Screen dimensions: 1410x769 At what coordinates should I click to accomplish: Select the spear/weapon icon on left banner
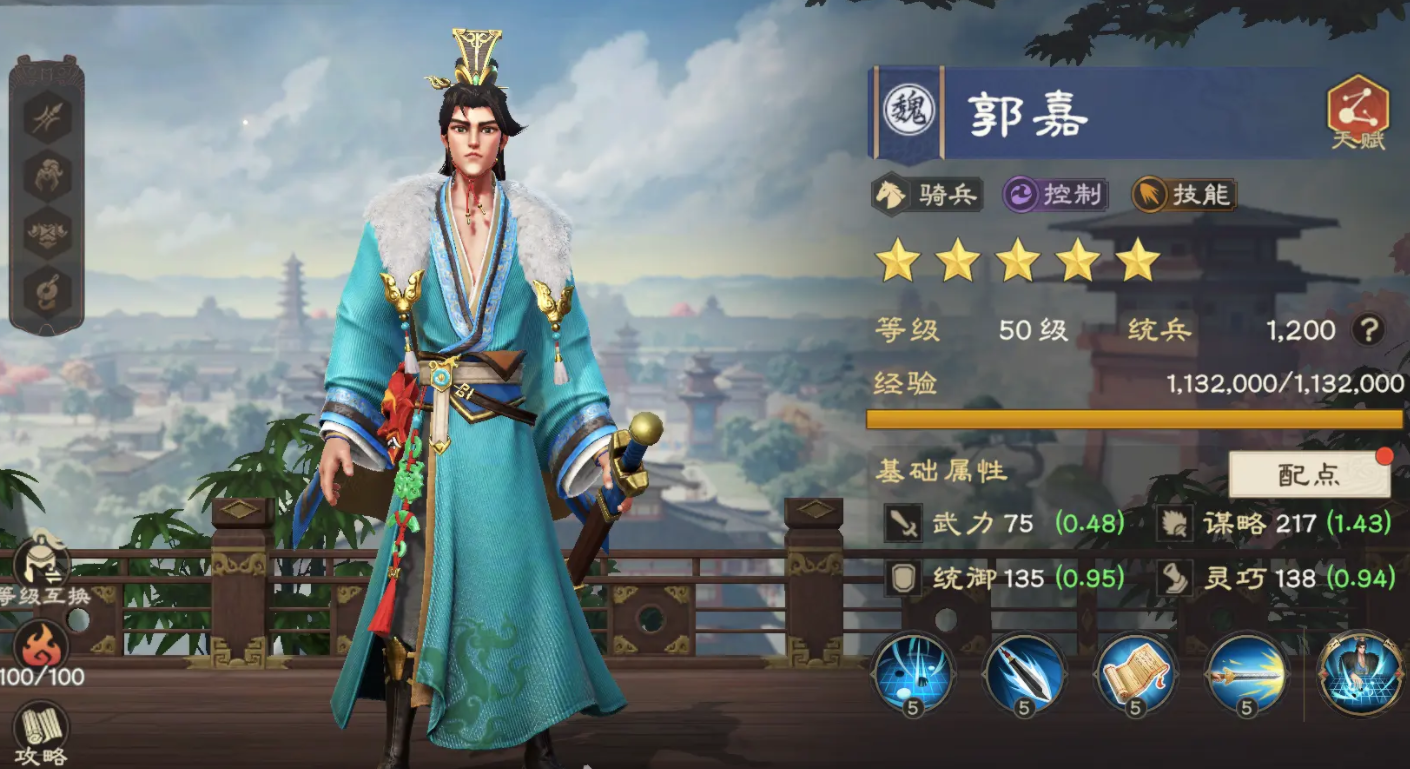pyautogui.click(x=45, y=115)
